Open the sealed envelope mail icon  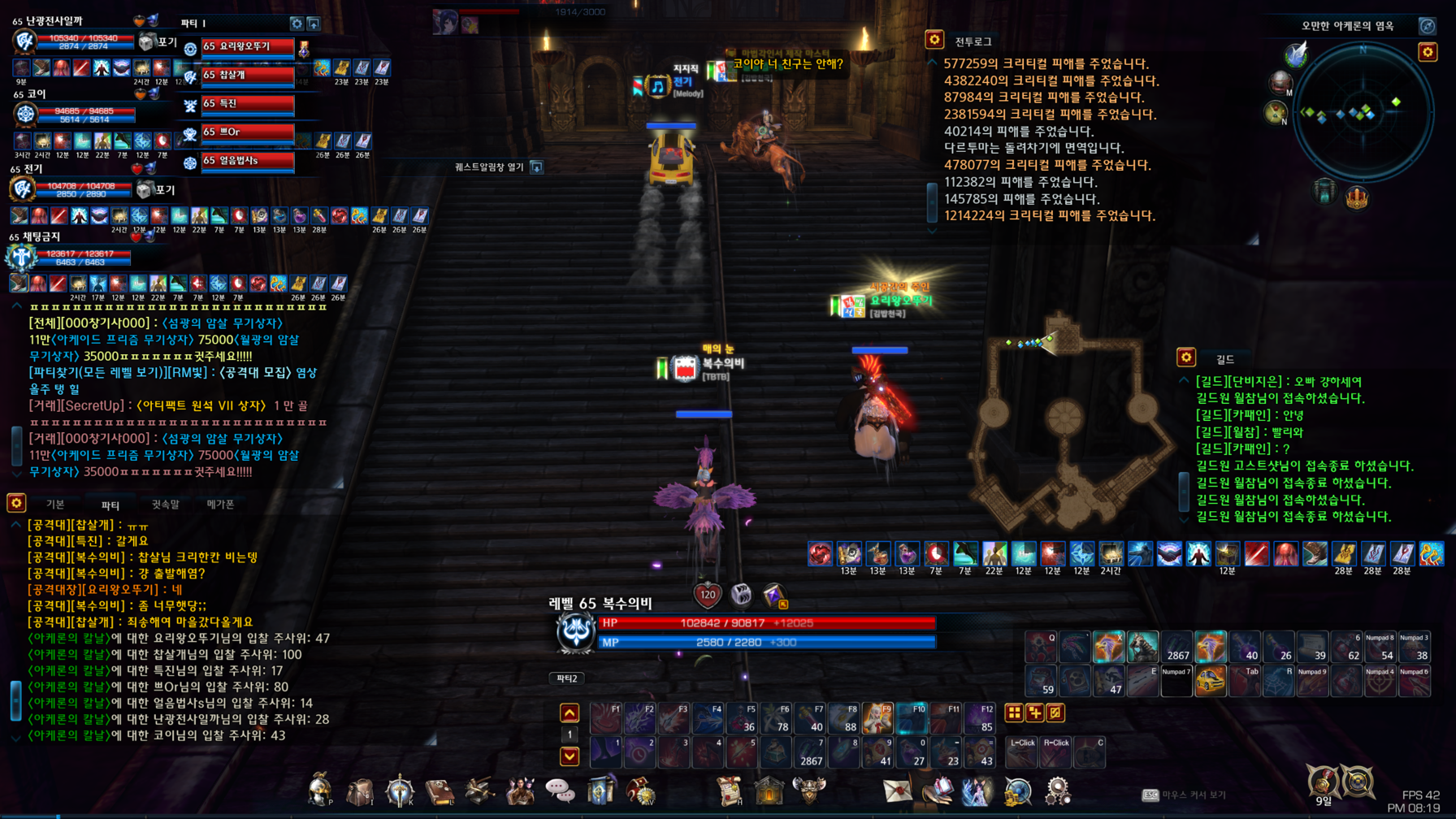[897, 791]
